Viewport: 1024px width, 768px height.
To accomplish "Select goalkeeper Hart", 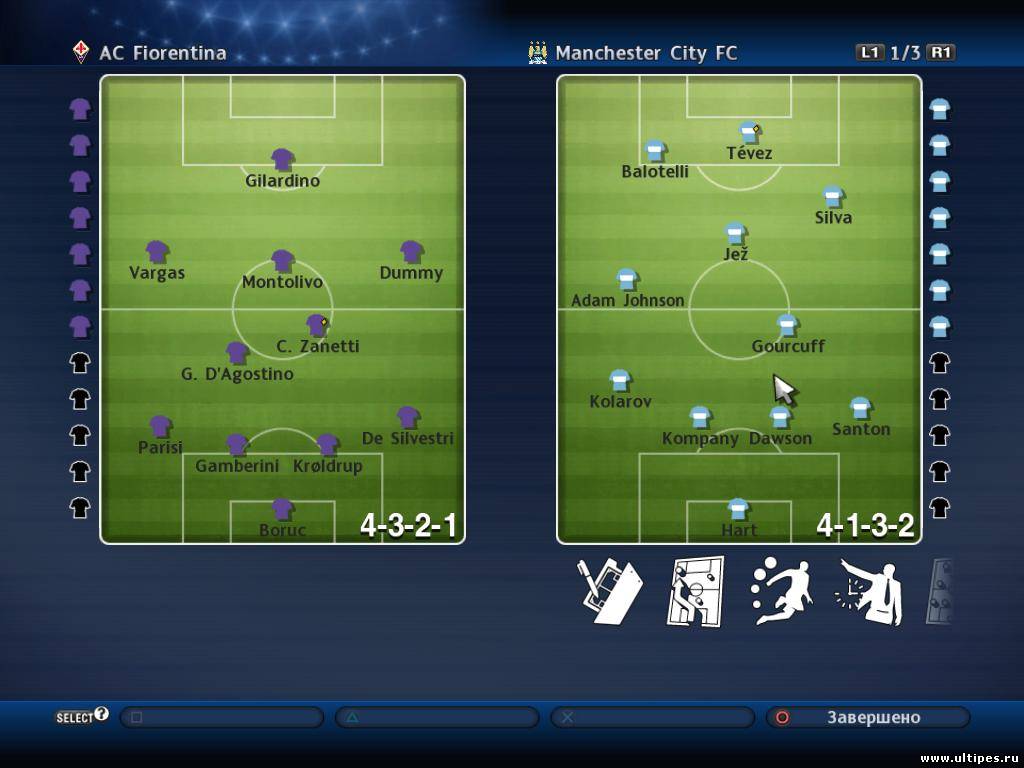I will tap(738, 510).
